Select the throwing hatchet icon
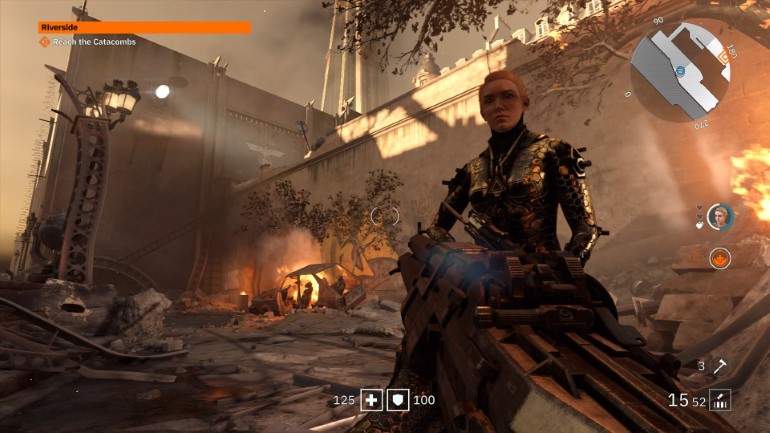The image size is (770, 433). 721,367
